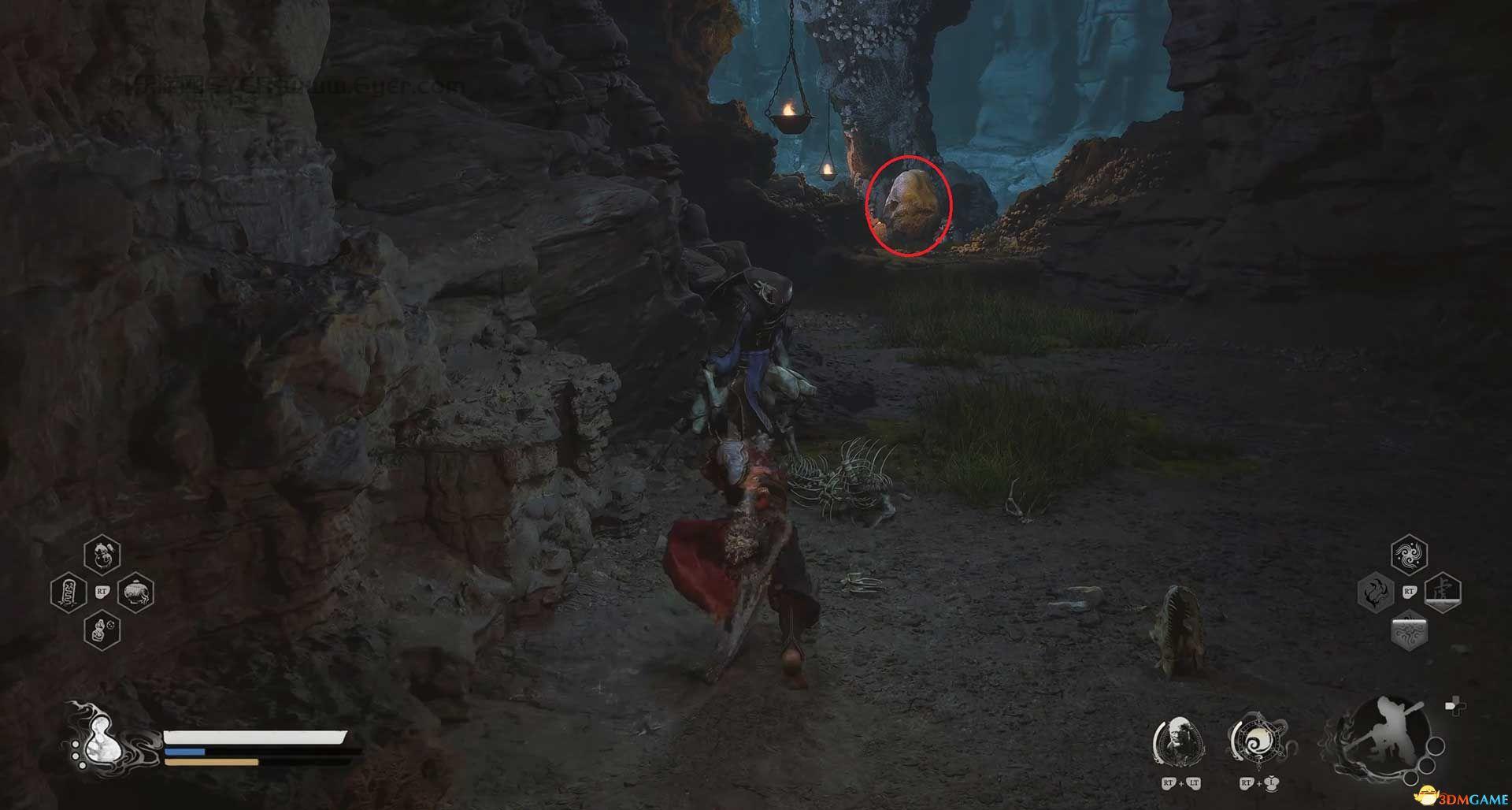The height and width of the screenshot is (810, 1512).
Task: Select the cloud-pattern spell on cooldown
Action: [1409, 630]
